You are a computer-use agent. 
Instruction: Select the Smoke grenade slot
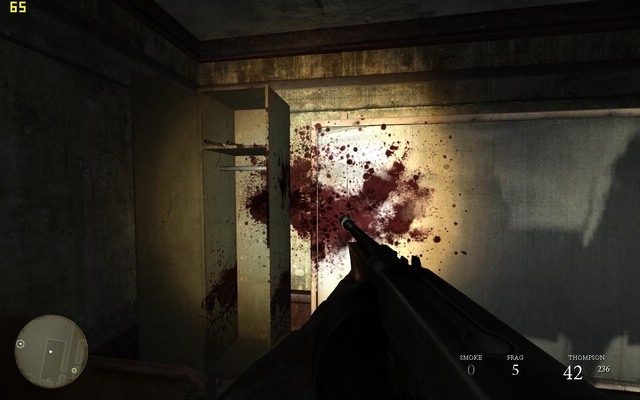click(470, 366)
